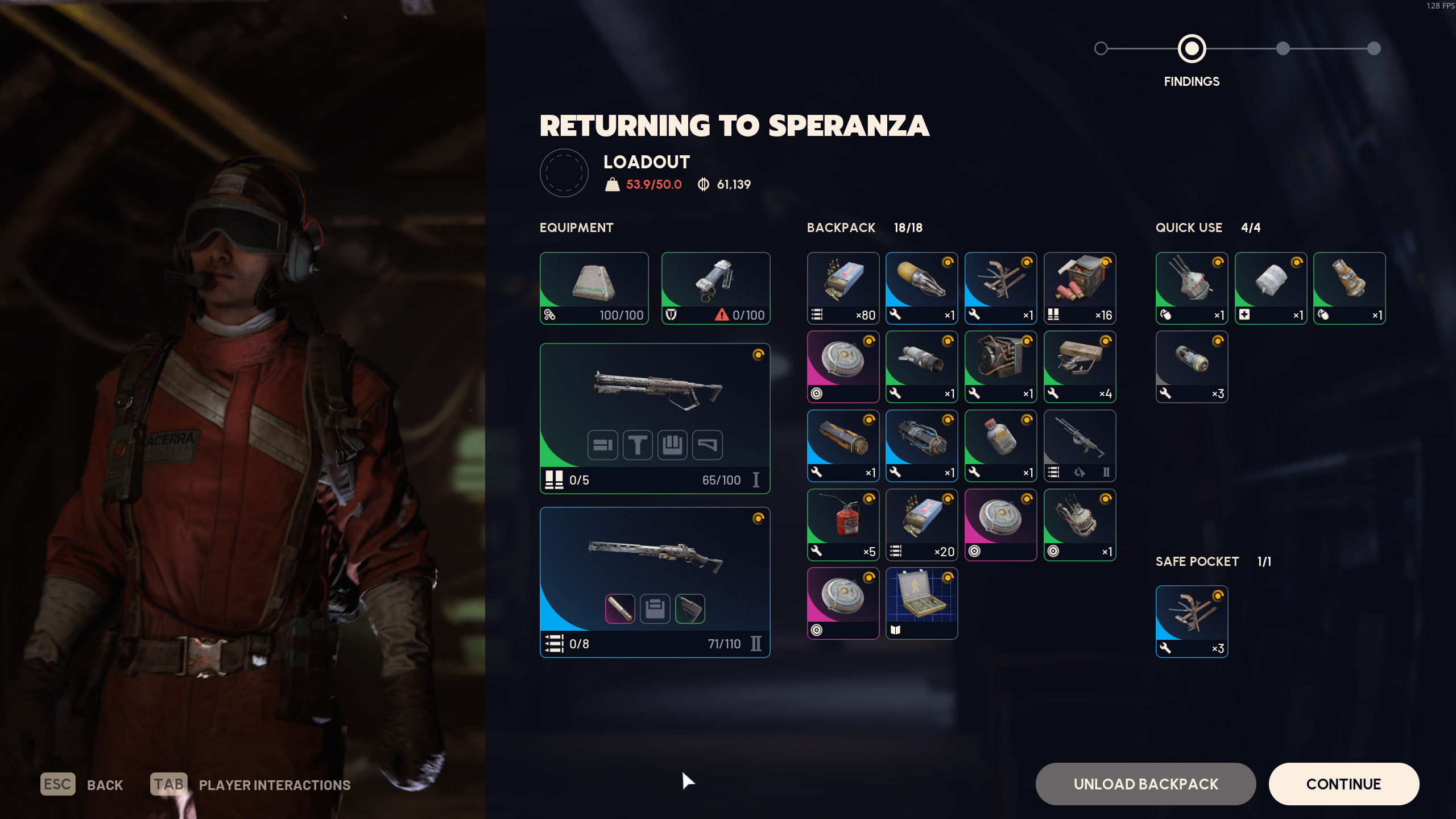Image resolution: width=1456 pixels, height=819 pixels.
Task: Select the safe pocket item stack of 3
Action: (1192, 621)
